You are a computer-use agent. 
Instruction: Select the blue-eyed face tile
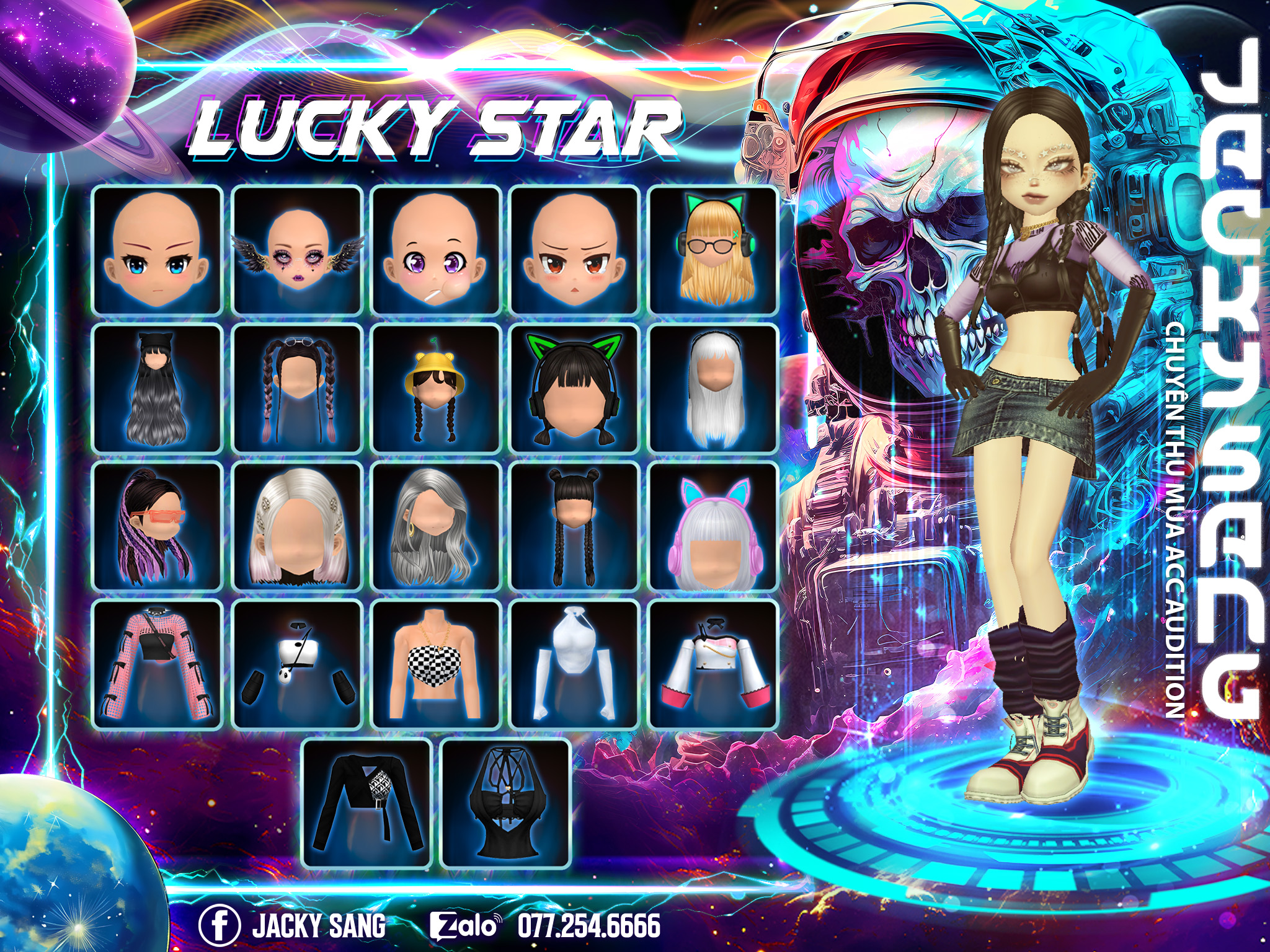click(157, 250)
